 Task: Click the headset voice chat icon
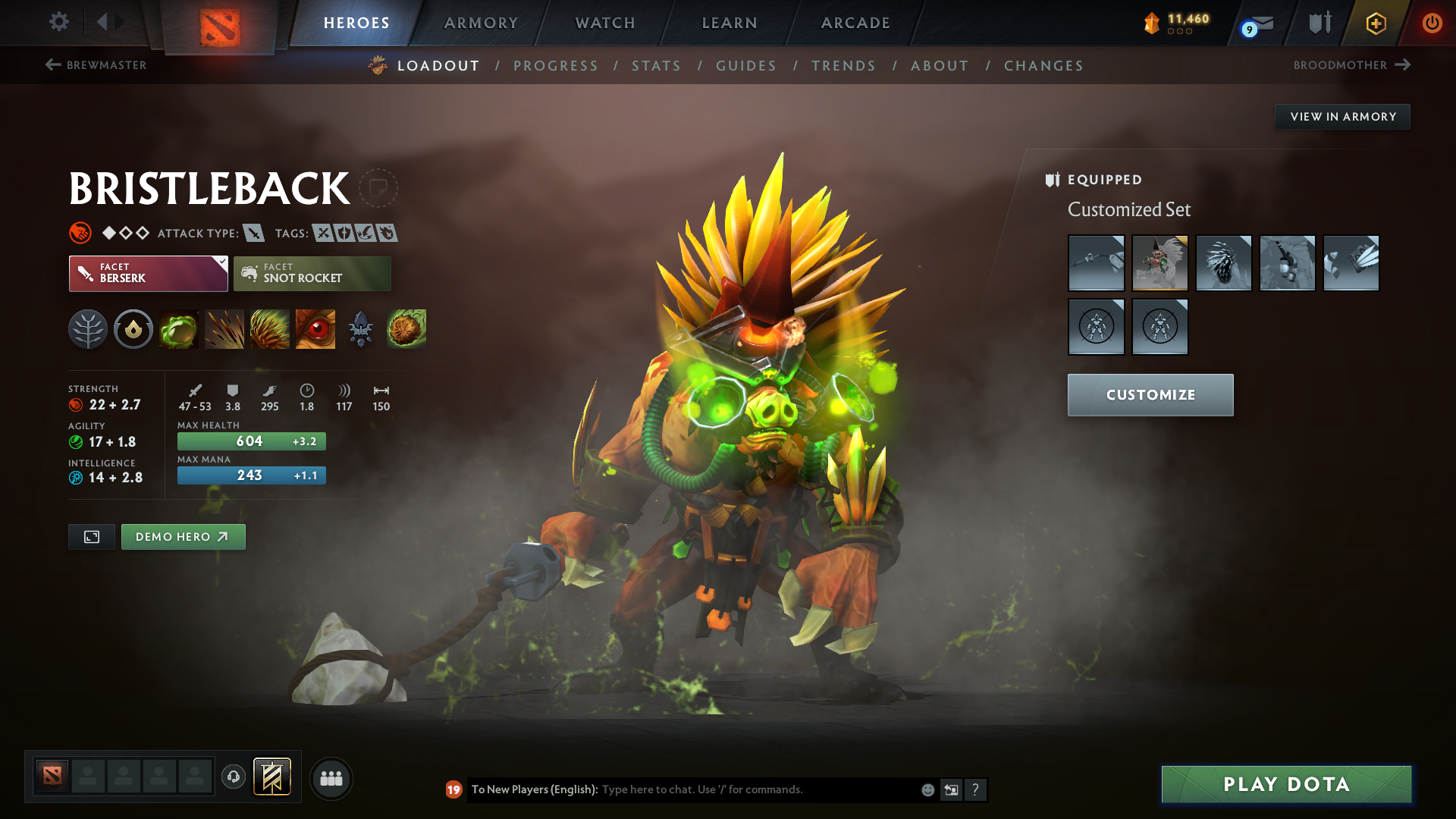(x=233, y=778)
